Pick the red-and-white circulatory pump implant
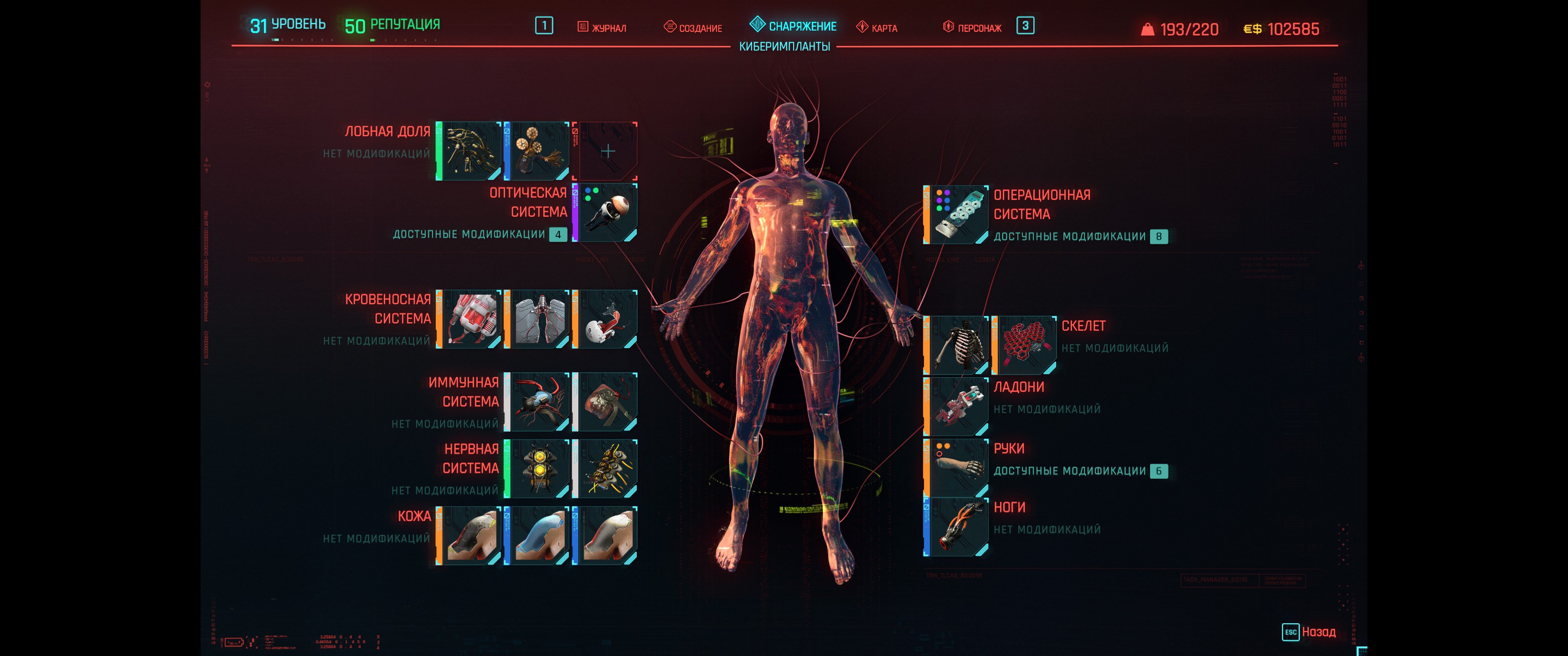 coord(470,319)
